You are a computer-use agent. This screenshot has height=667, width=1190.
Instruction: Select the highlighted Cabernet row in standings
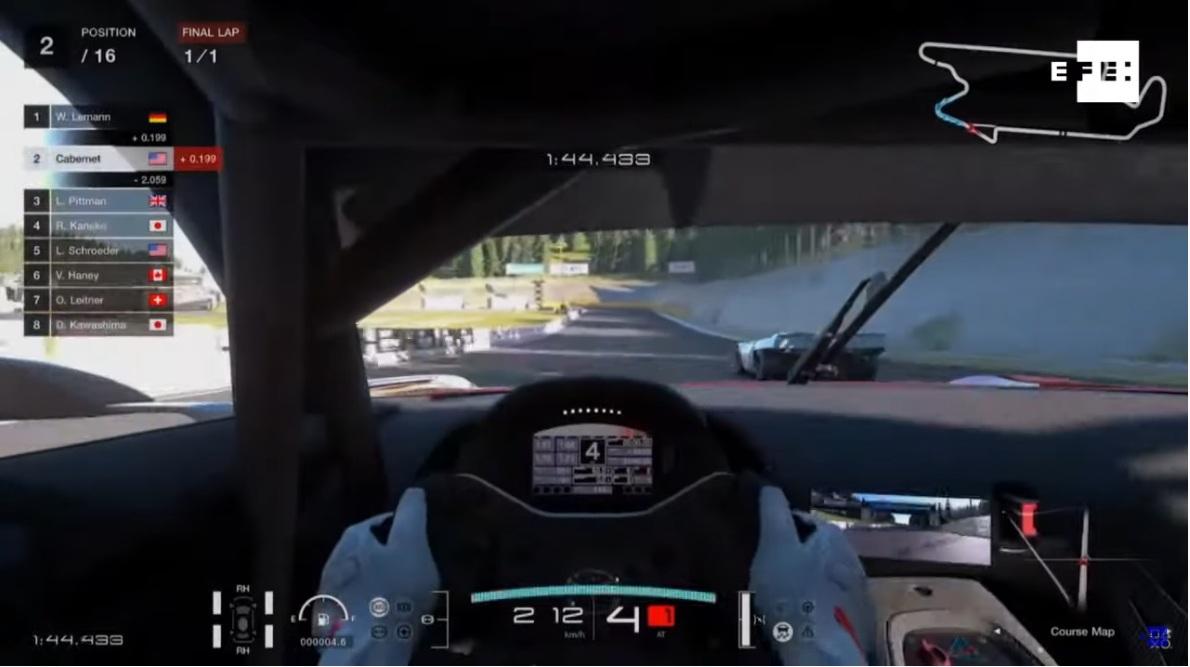(98, 159)
